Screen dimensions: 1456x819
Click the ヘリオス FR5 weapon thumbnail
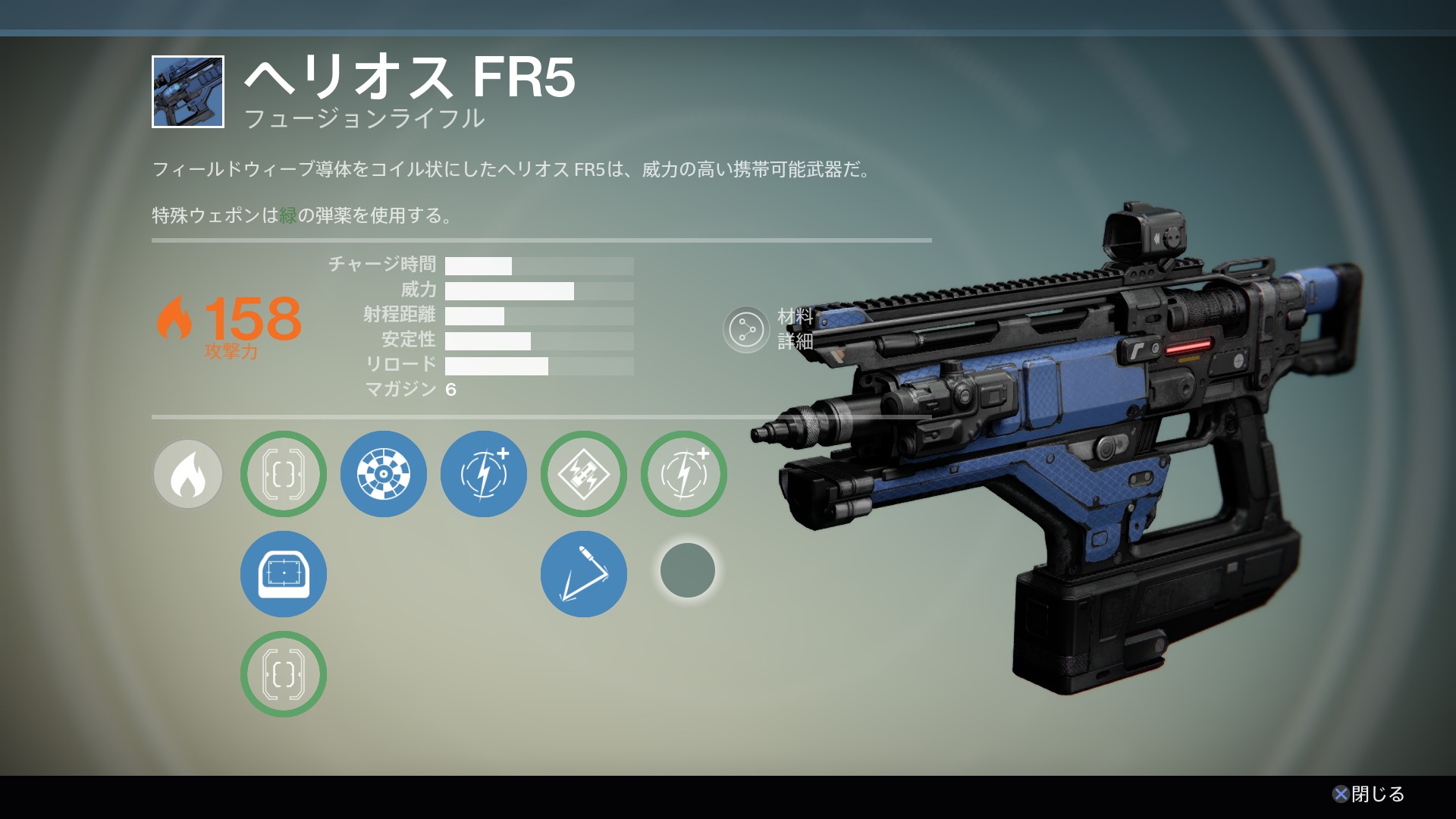tap(188, 92)
